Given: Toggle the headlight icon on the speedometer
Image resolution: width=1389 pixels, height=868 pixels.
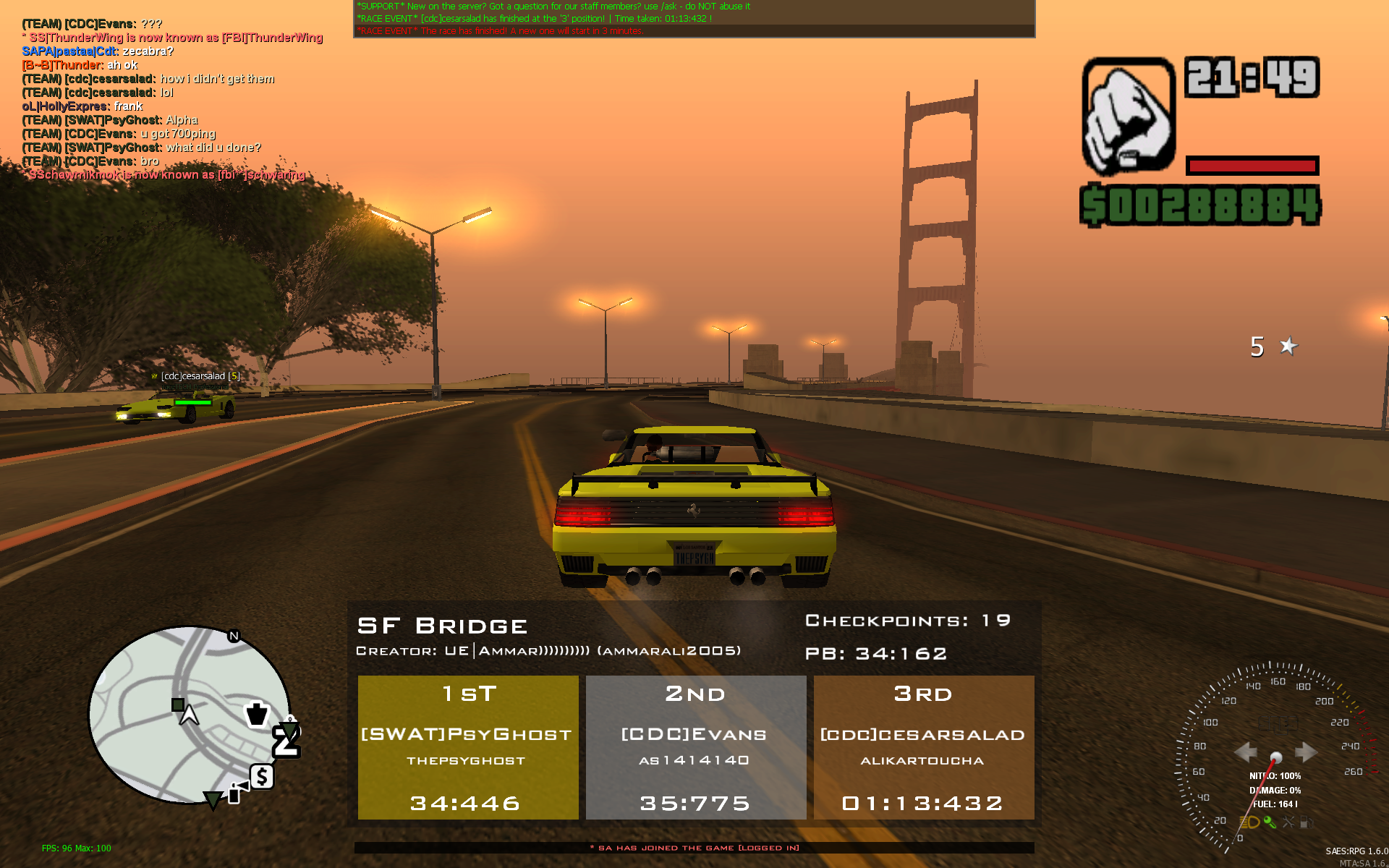Looking at the screenshot, I should (1250, 822).
